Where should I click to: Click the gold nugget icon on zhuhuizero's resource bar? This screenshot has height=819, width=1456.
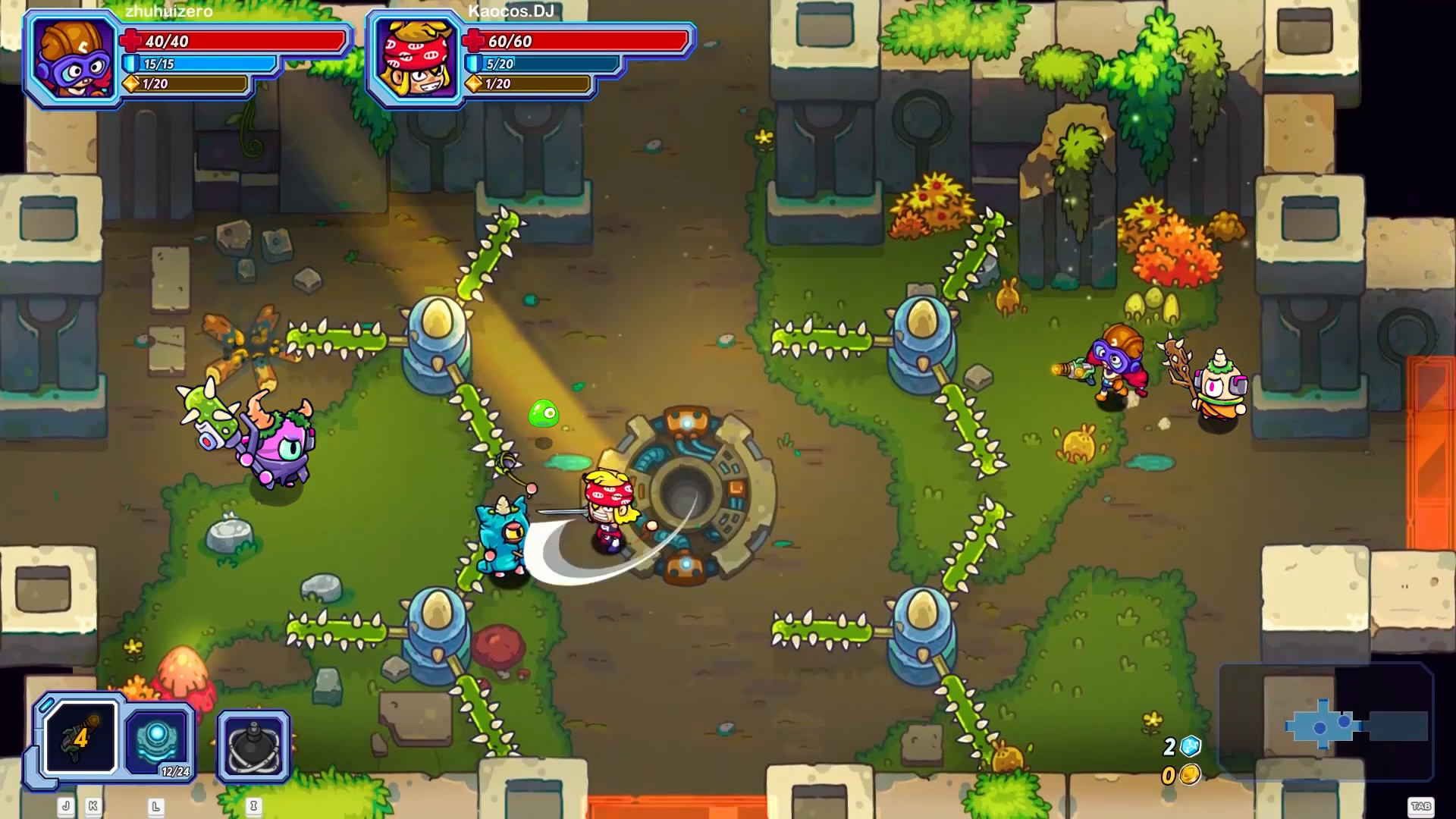click(131, 86)
